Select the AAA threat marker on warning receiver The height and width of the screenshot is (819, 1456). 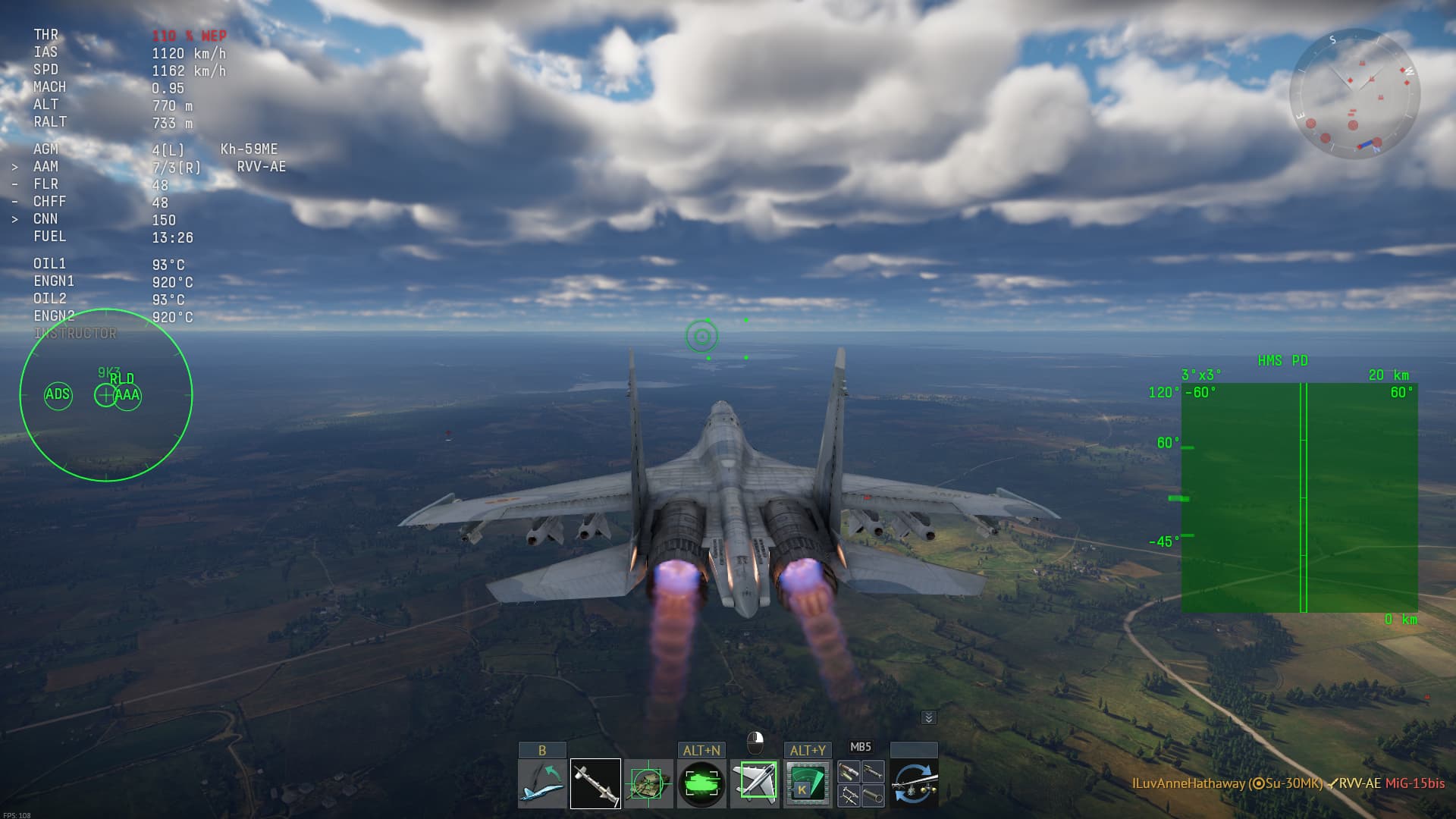[128, 395]
